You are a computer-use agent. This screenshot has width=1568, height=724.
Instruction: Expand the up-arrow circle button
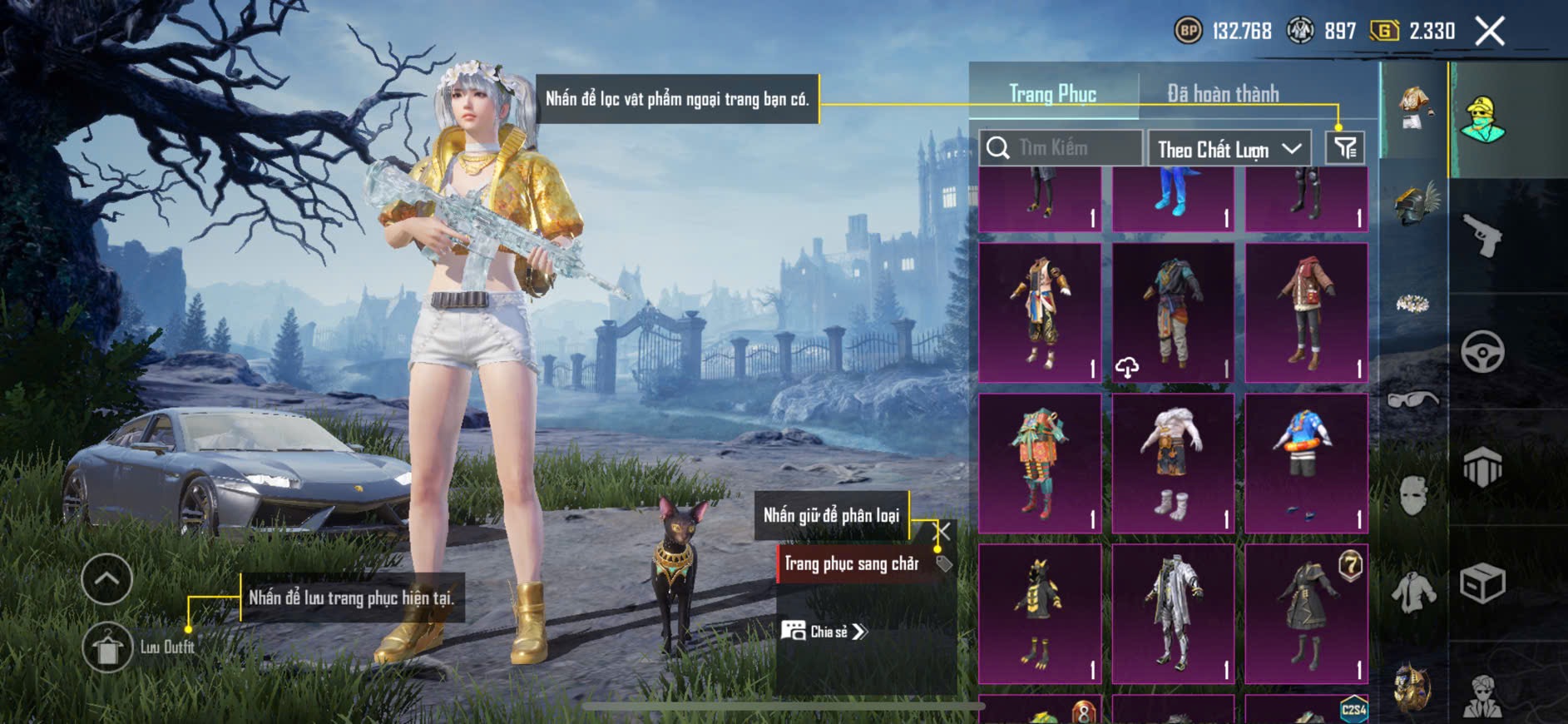coord(107,578)
